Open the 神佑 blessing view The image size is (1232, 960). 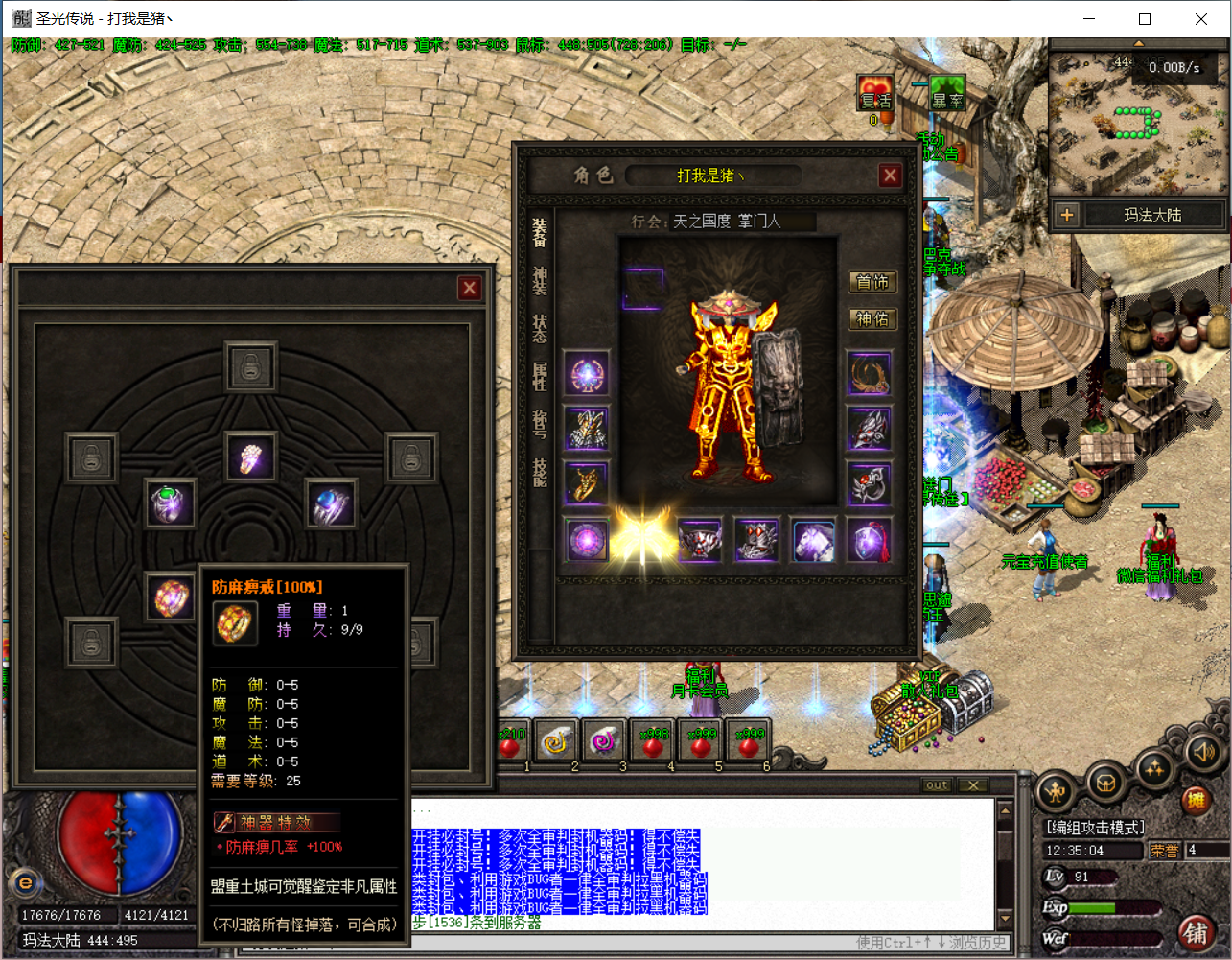(x=872, y=318)
